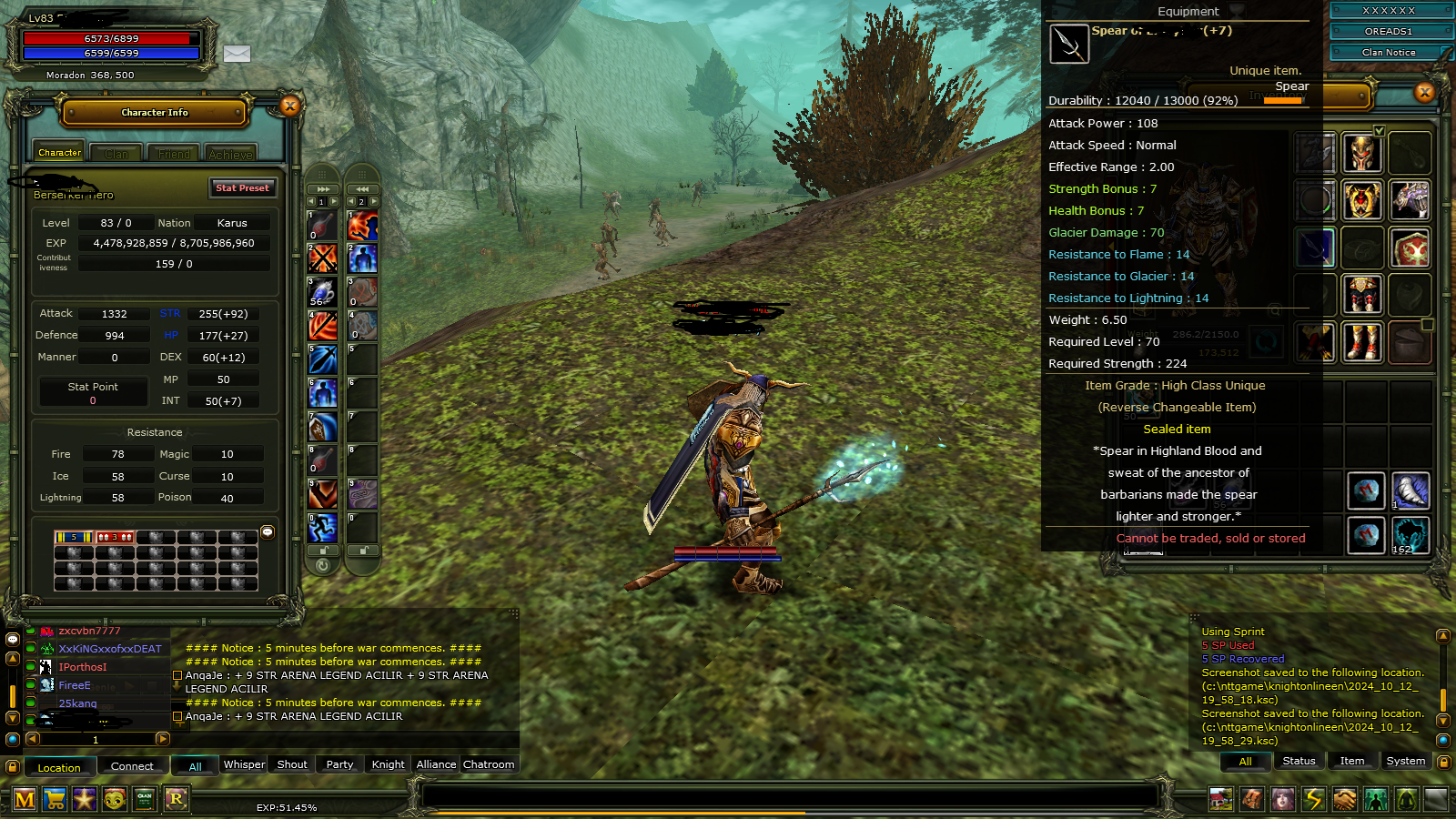Open the Whisper chat tab
1456x819 pixels.
click(x=243, y=765)
